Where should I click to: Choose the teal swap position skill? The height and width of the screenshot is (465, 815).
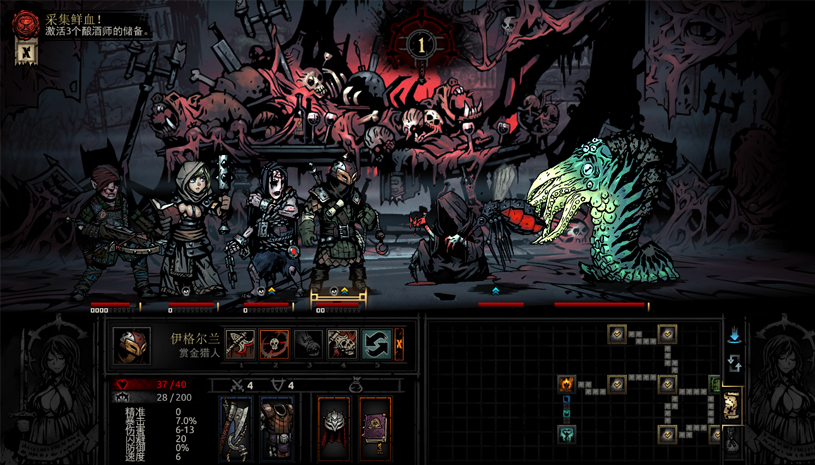pyautogui.click(x=376, y=344)
